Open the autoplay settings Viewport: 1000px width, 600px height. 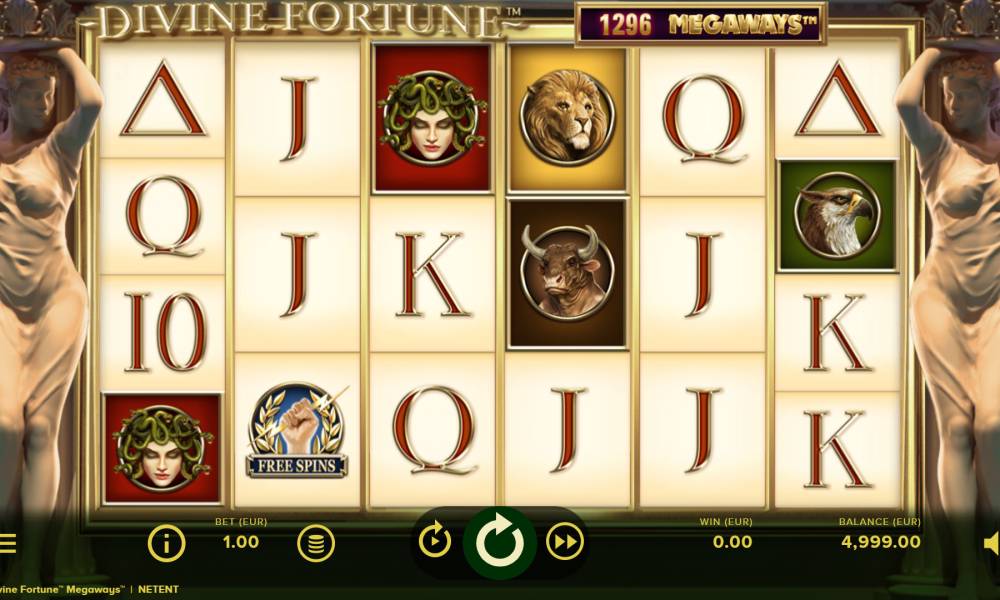click(435, 542)
